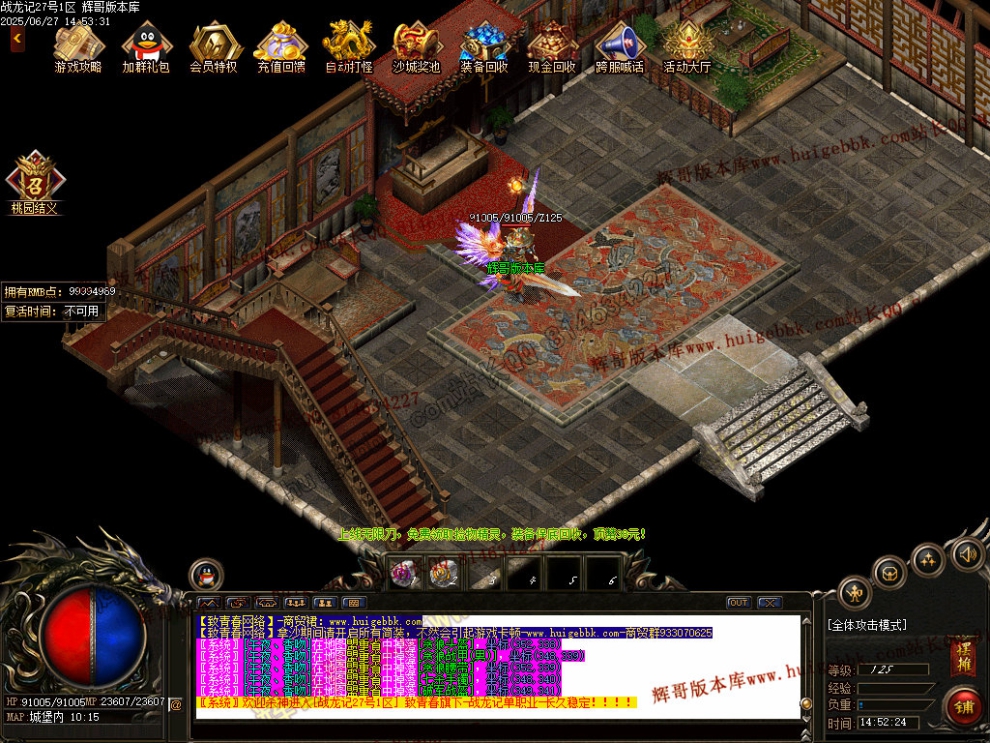The height and width of the screenshot is (743, 990).
Task: Click the round penguin button beside chat
Action: (206, 575)
